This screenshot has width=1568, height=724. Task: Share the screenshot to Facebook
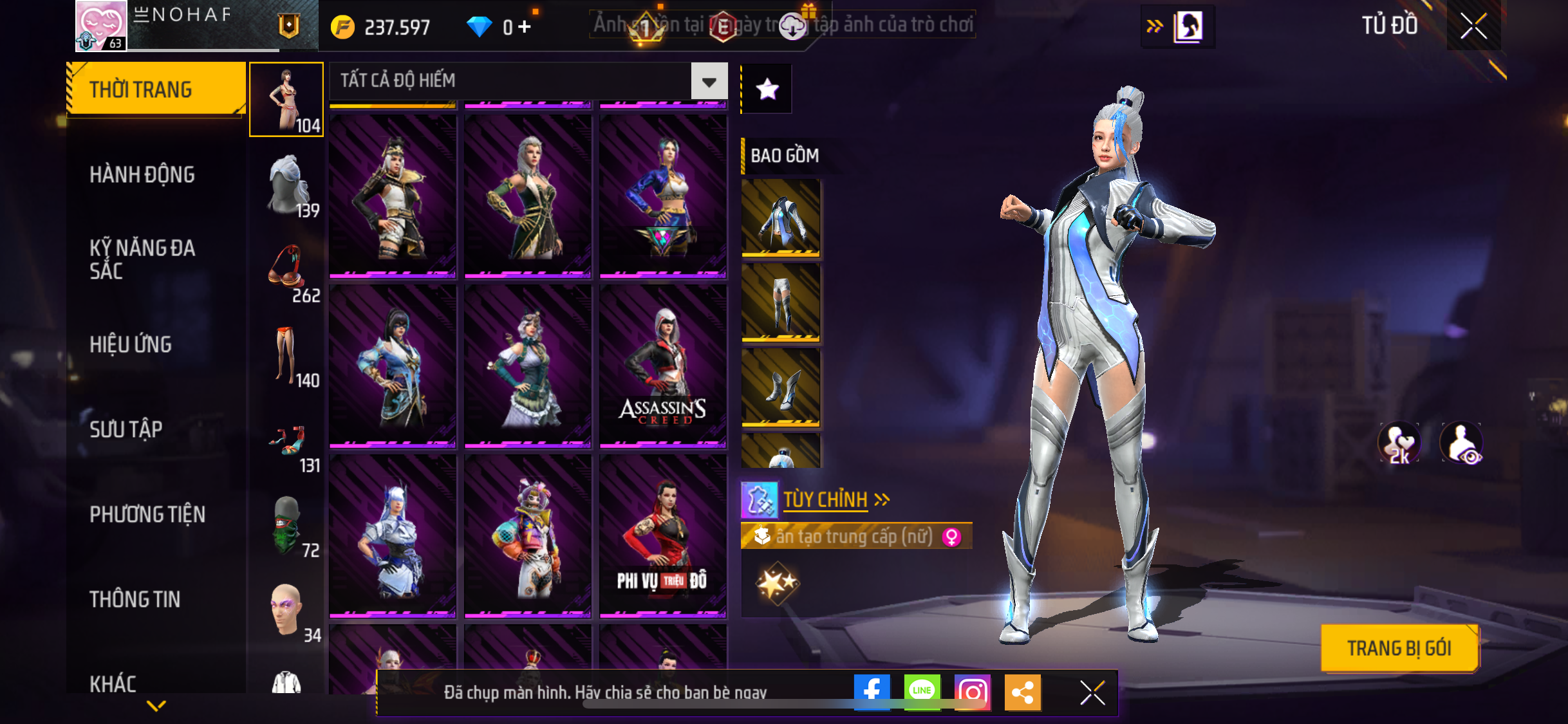[x=872, y=692]
